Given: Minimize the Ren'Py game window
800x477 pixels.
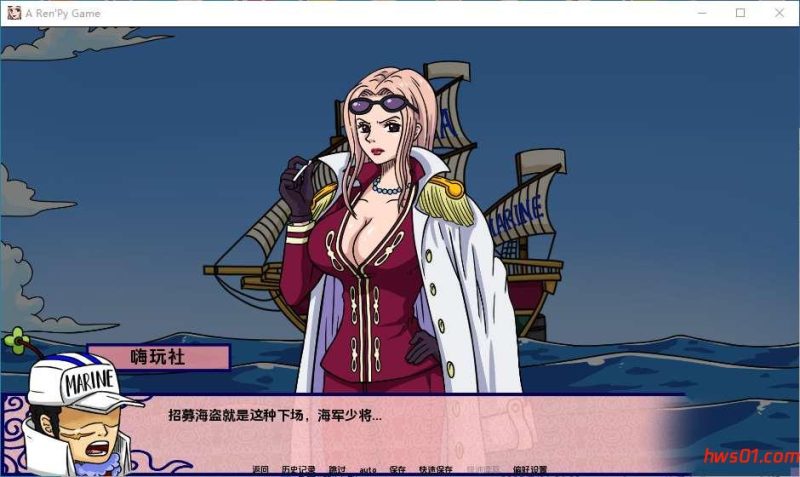Looking at the screenshot, I should click(700, 13).
